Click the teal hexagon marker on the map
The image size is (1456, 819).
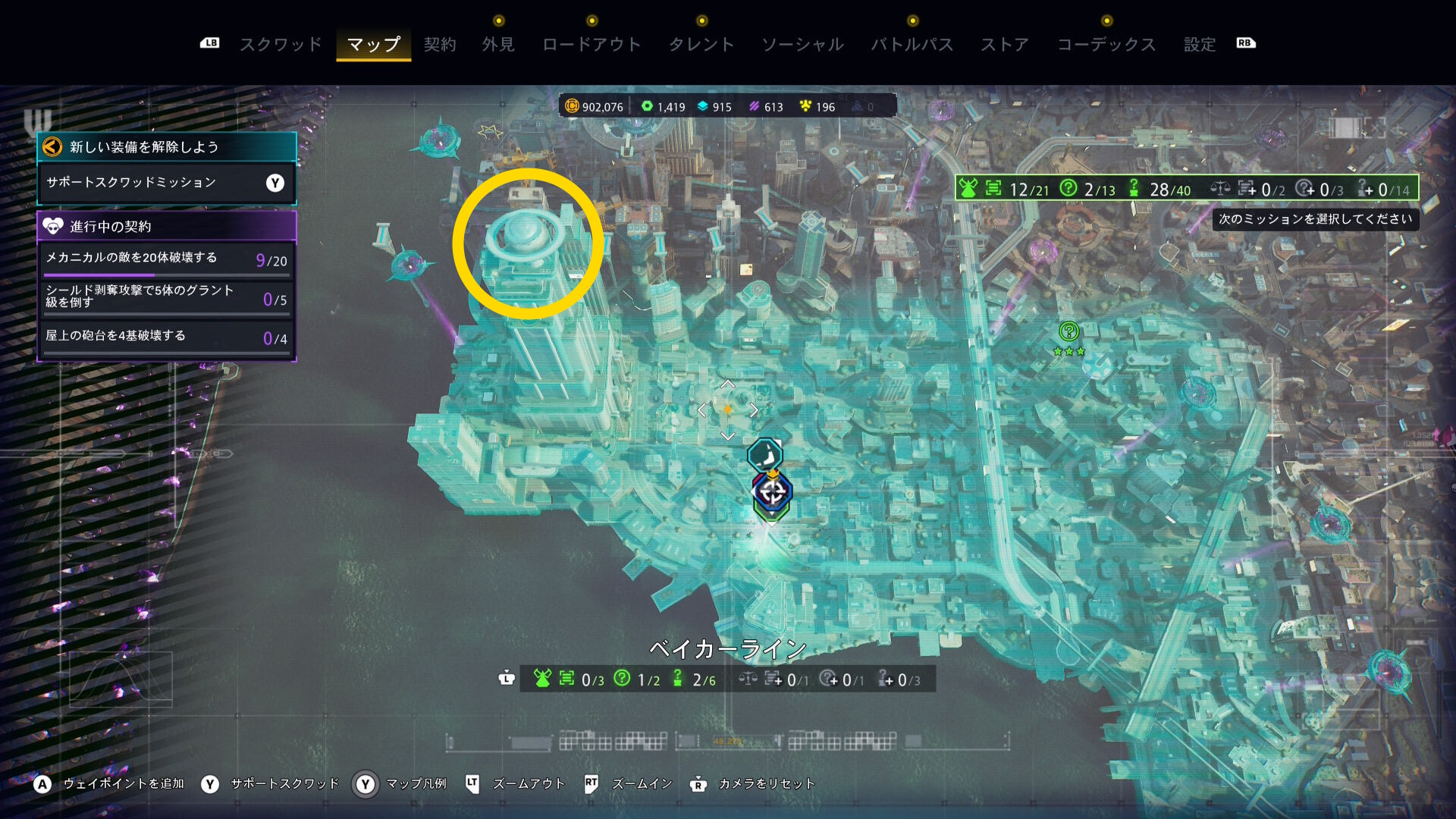764,455
